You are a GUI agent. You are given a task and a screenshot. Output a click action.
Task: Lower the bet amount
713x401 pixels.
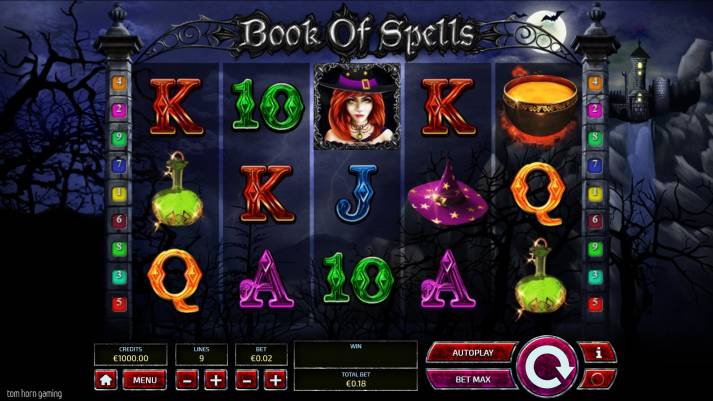click(246, 380)
